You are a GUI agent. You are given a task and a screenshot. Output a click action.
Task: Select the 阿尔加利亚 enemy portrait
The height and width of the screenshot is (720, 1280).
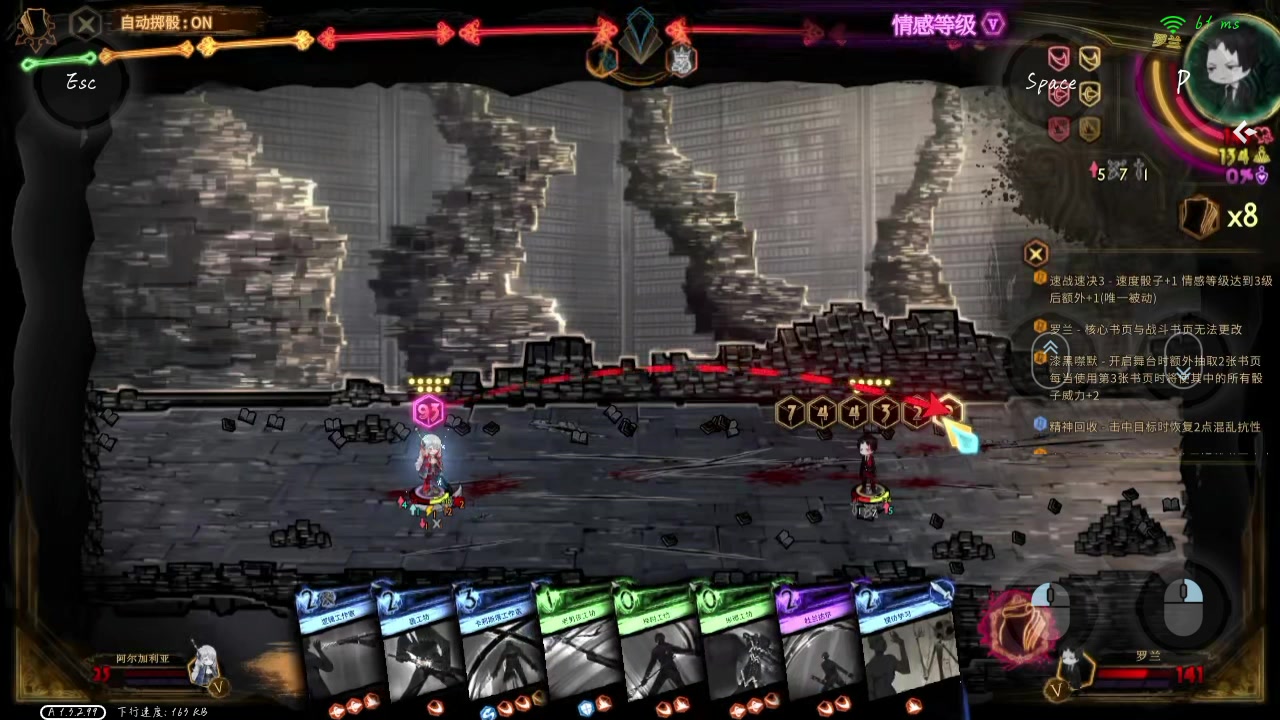tap(206, 665)
